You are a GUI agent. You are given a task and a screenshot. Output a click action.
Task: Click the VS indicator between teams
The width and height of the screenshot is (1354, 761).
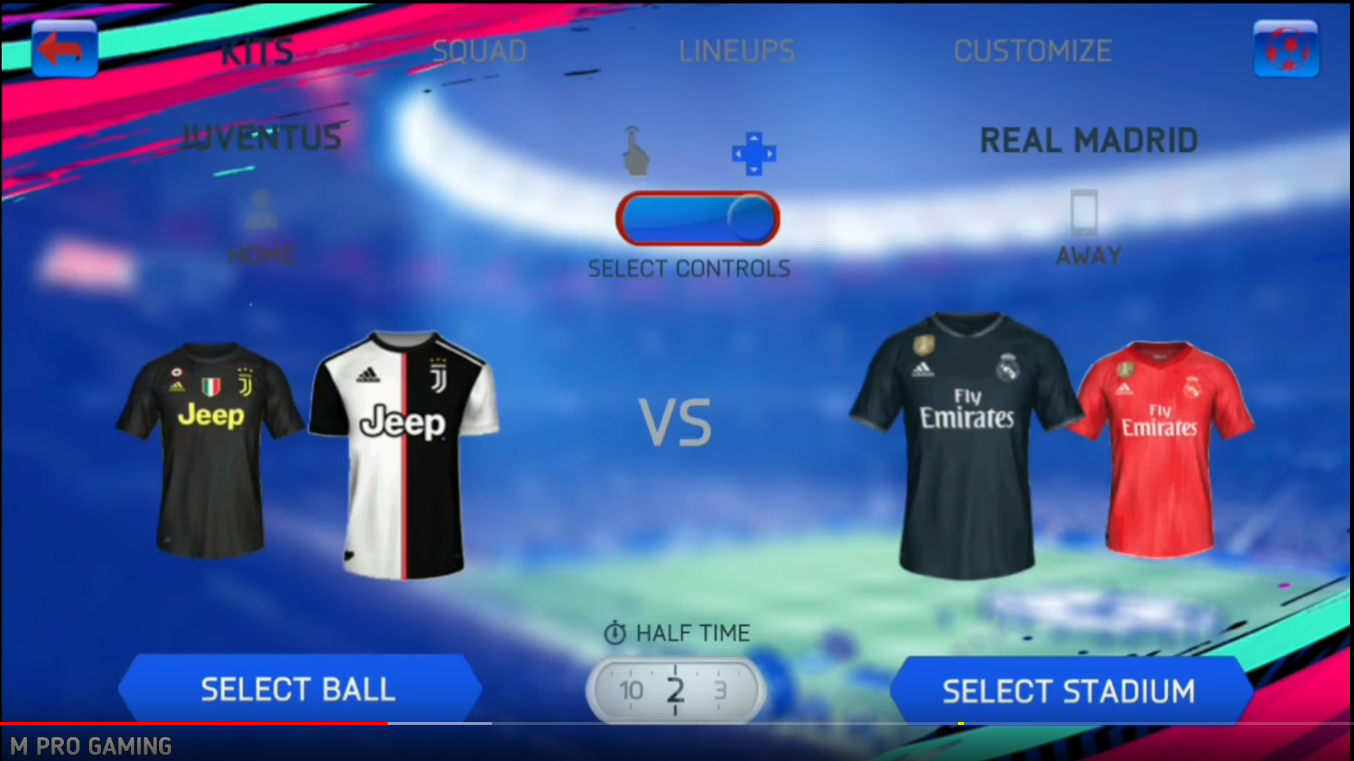(x=676, y=420)
